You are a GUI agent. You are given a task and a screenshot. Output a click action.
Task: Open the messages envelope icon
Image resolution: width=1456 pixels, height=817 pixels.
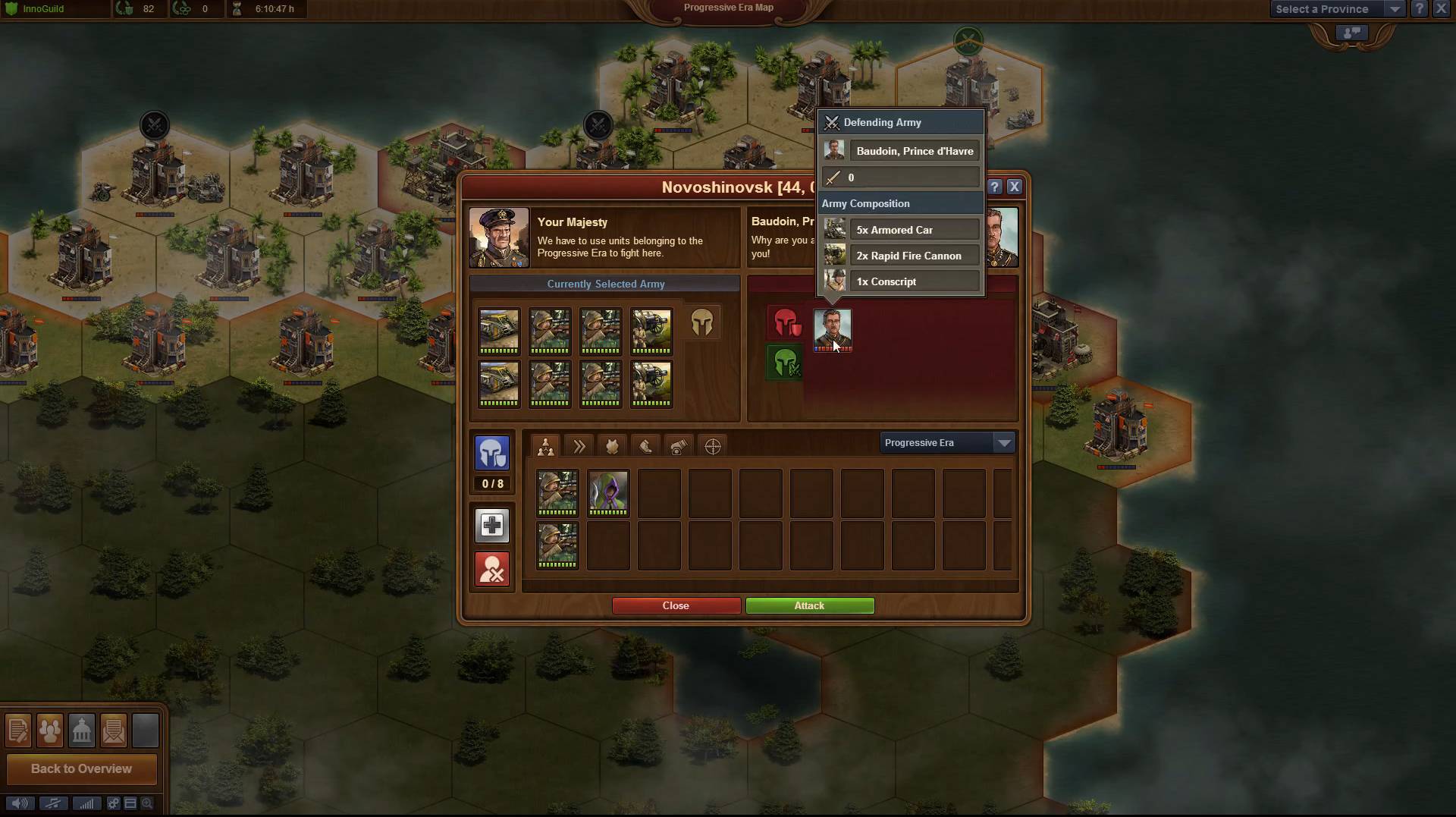click(113, 731)
